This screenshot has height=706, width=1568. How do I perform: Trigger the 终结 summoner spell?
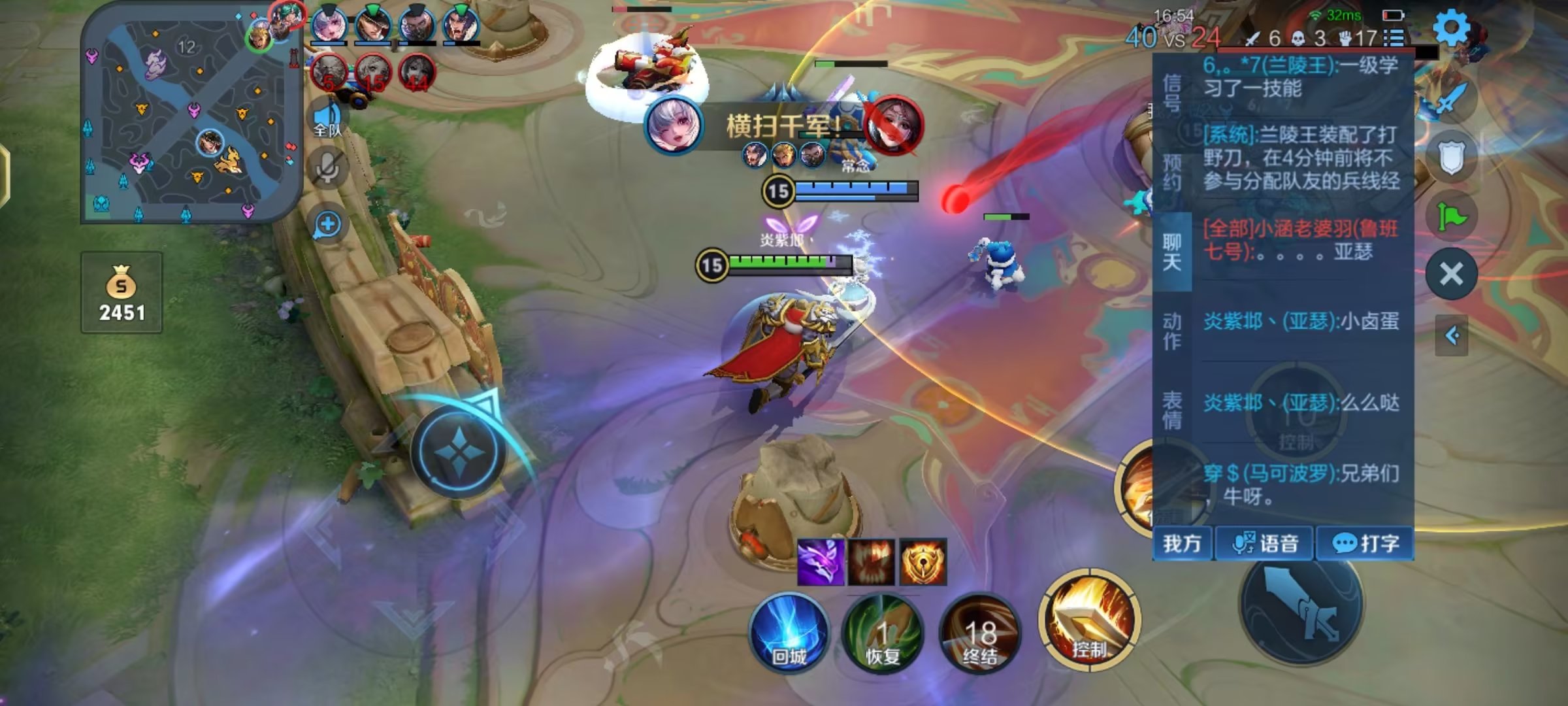(x=979, y=633)
